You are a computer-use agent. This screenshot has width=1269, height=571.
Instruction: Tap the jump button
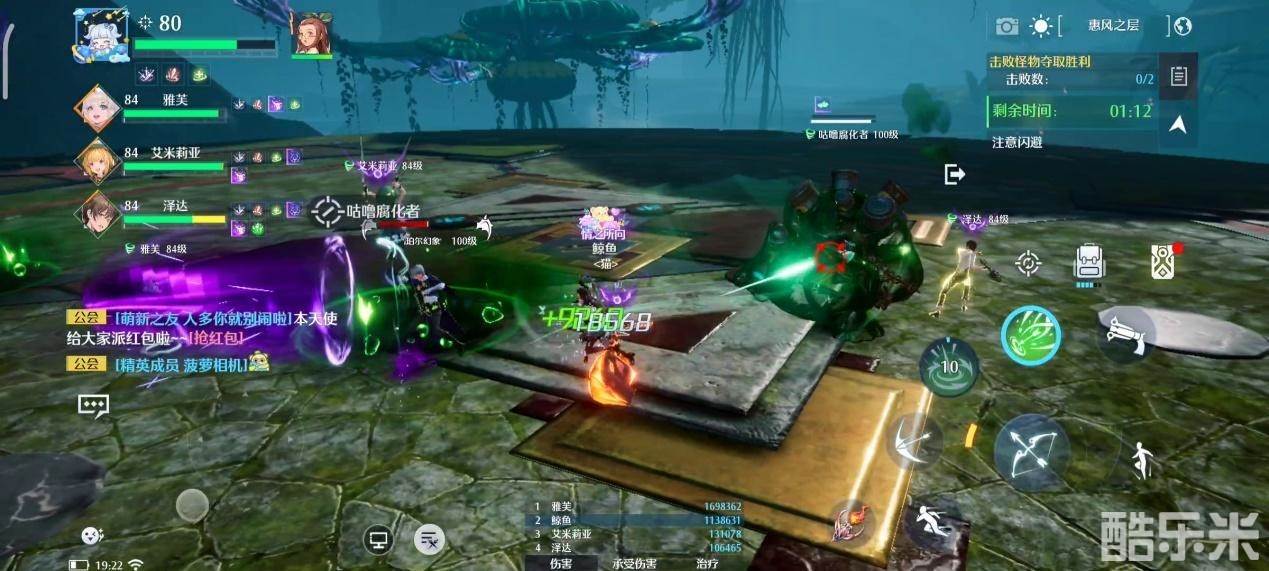point(1141,460)
